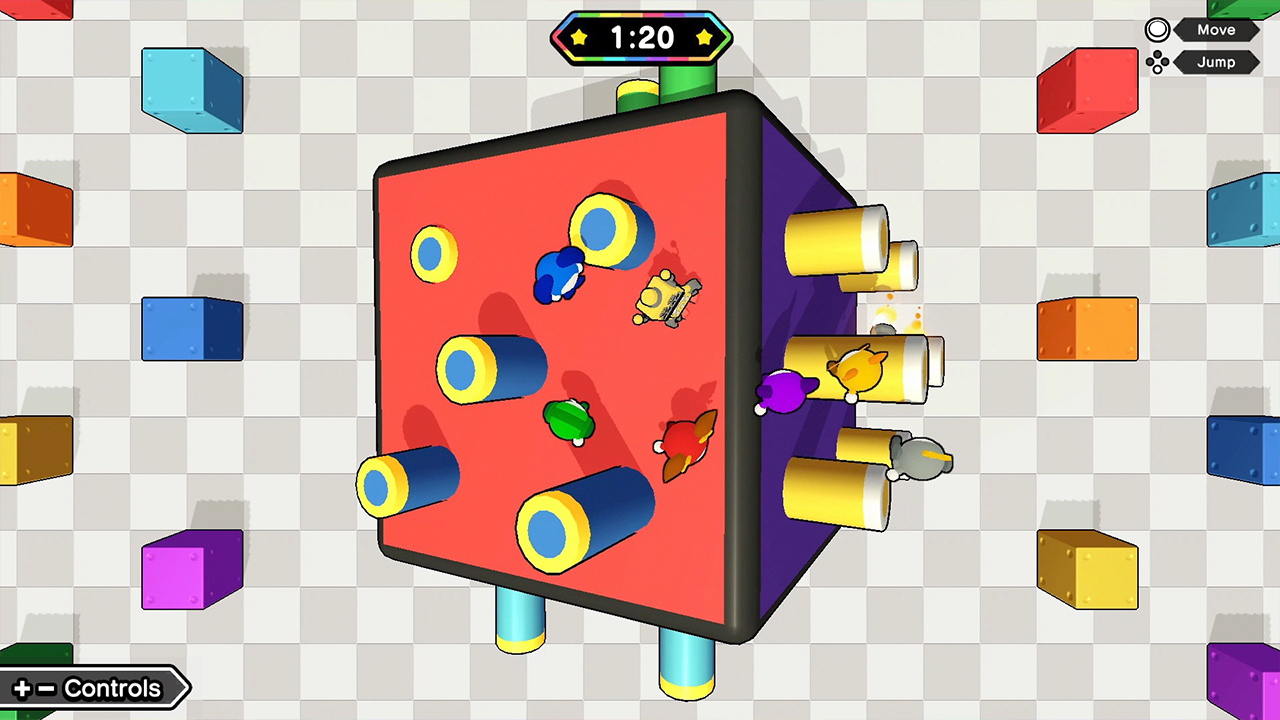
Task: Click the directional pad Jump icon
Action: pyautogui.click(x=1157, y=62)
